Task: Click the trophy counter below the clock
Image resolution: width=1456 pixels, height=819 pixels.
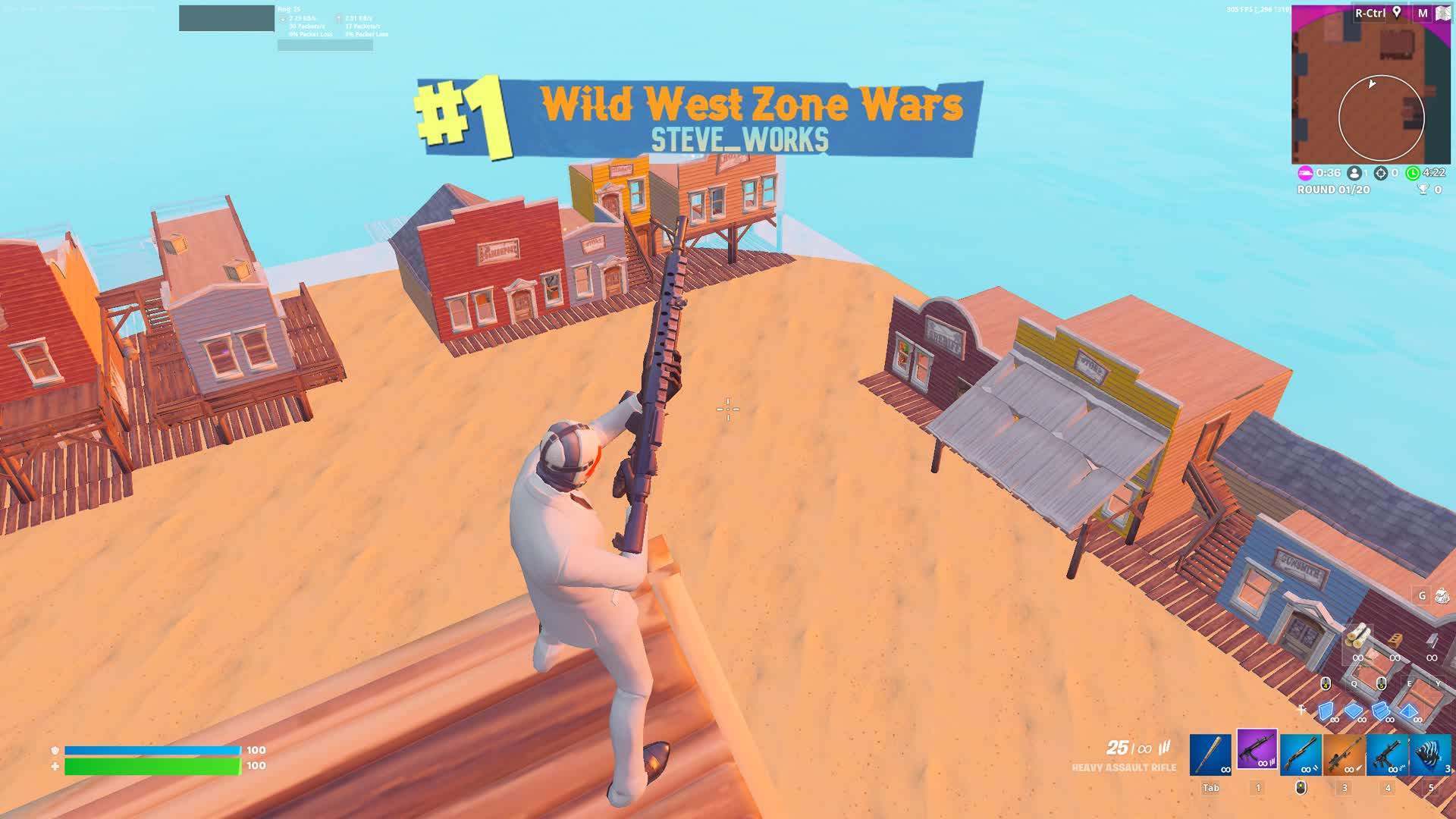Action: point(1423,190)
